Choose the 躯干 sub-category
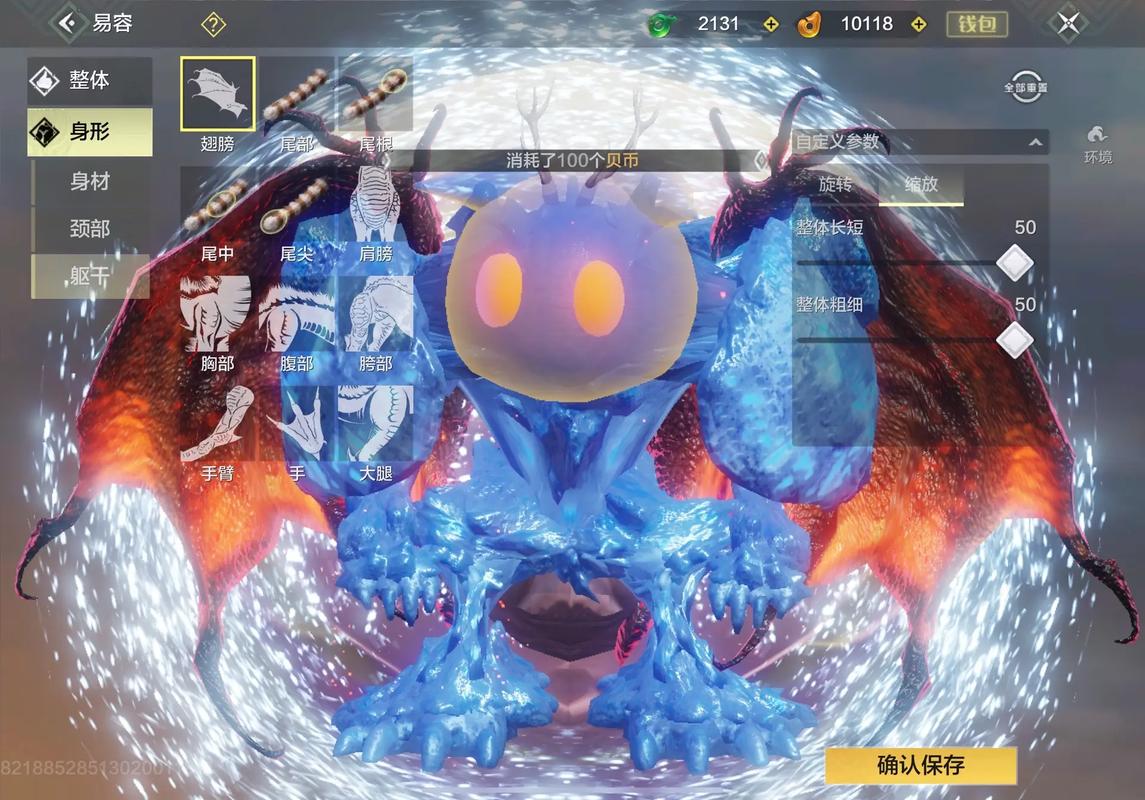This screenshot has width=1145, height=800. click(x=90, y=276)
